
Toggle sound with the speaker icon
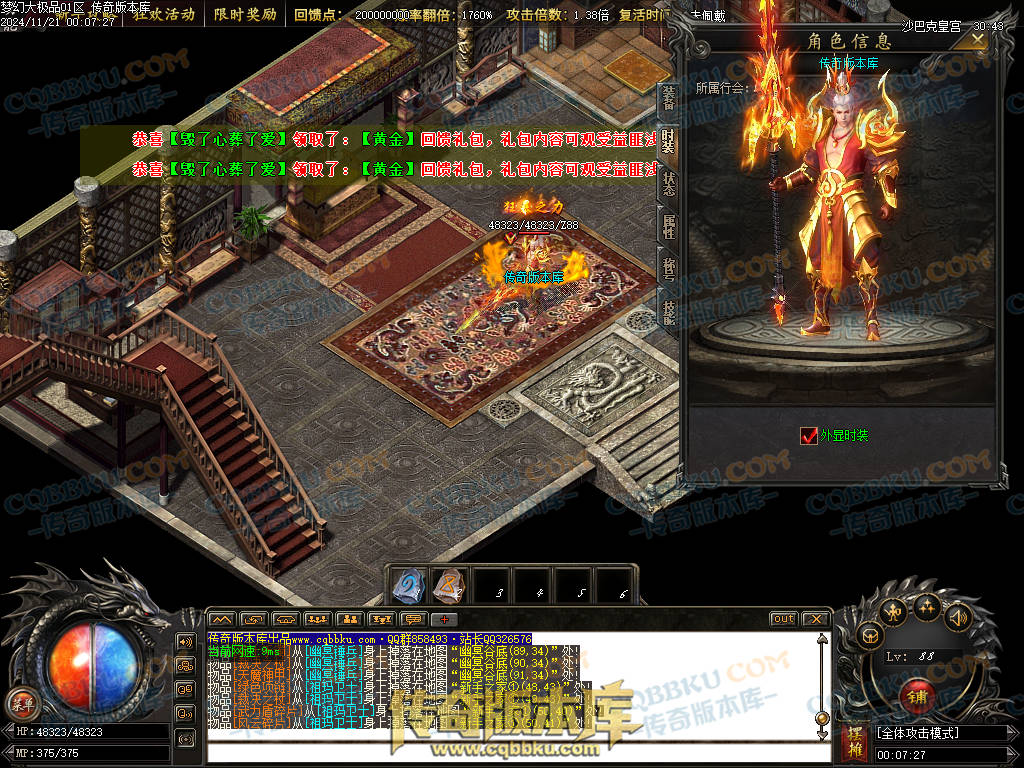pyautogui.click(x=958, y=617)
